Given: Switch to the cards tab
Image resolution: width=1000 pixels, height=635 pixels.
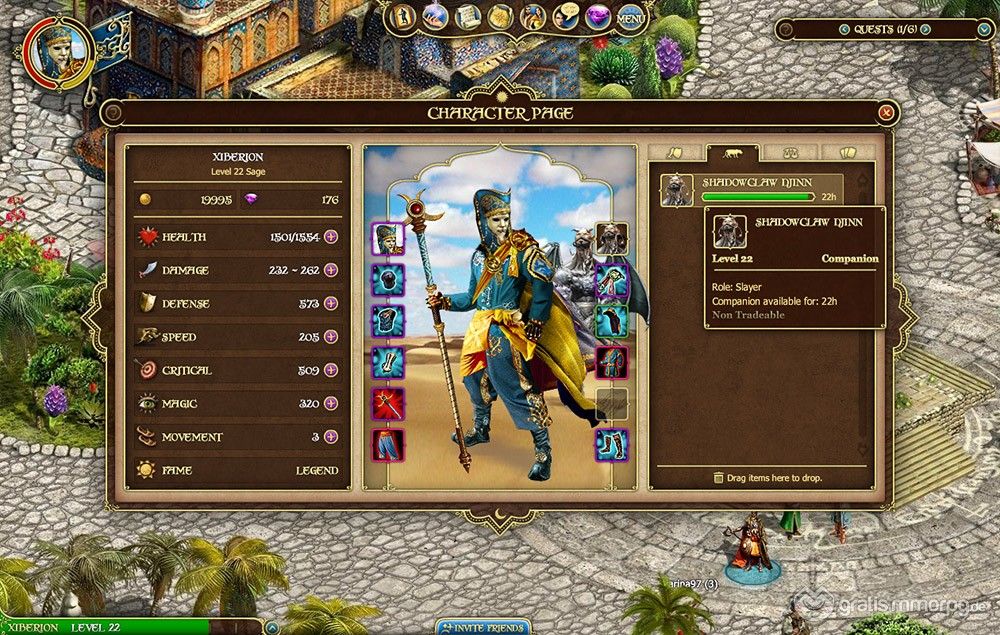Looking at the screenshot, I should click(x=846, y=154).
